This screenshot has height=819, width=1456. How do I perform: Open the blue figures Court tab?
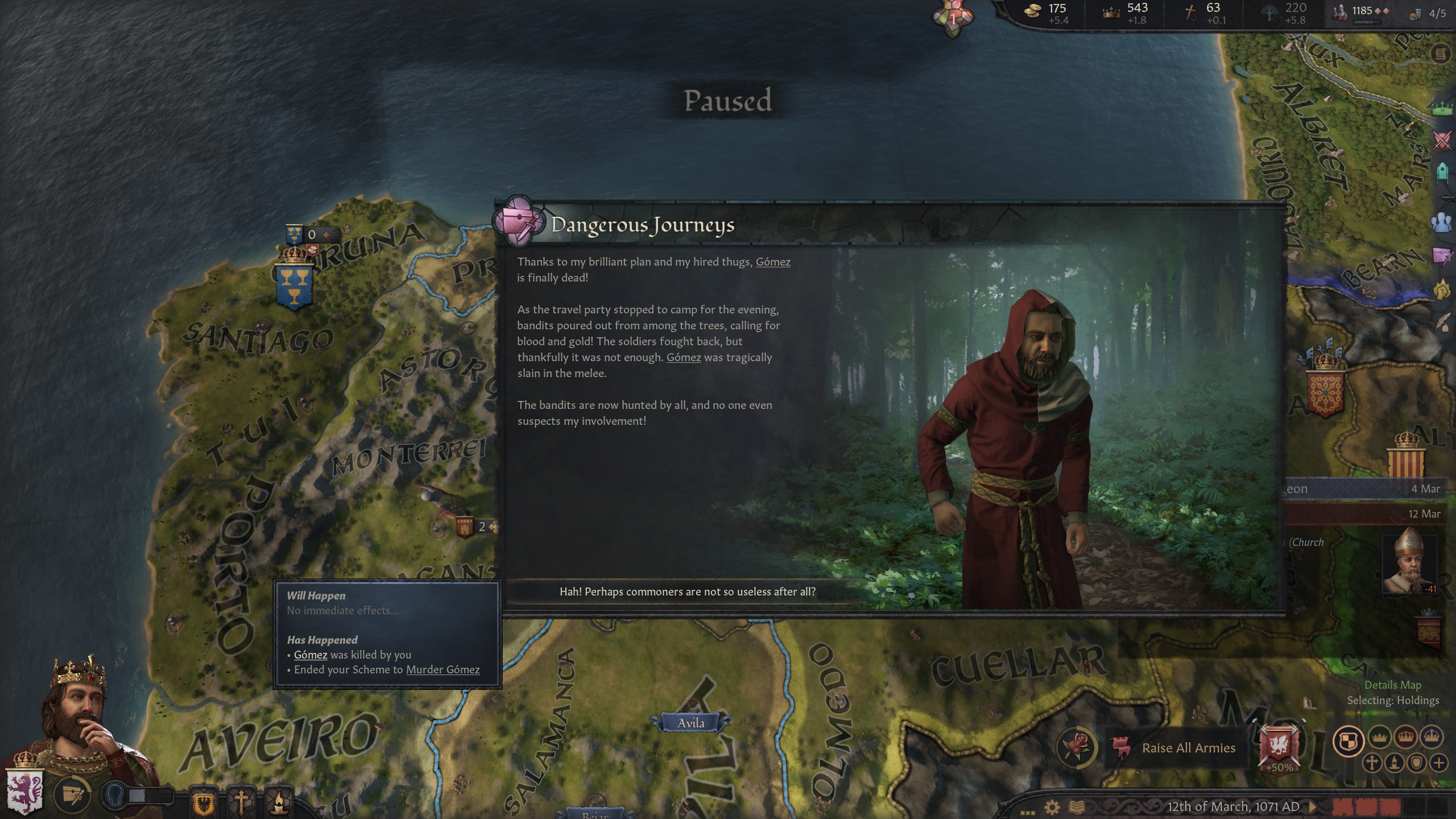[1442, 222]
